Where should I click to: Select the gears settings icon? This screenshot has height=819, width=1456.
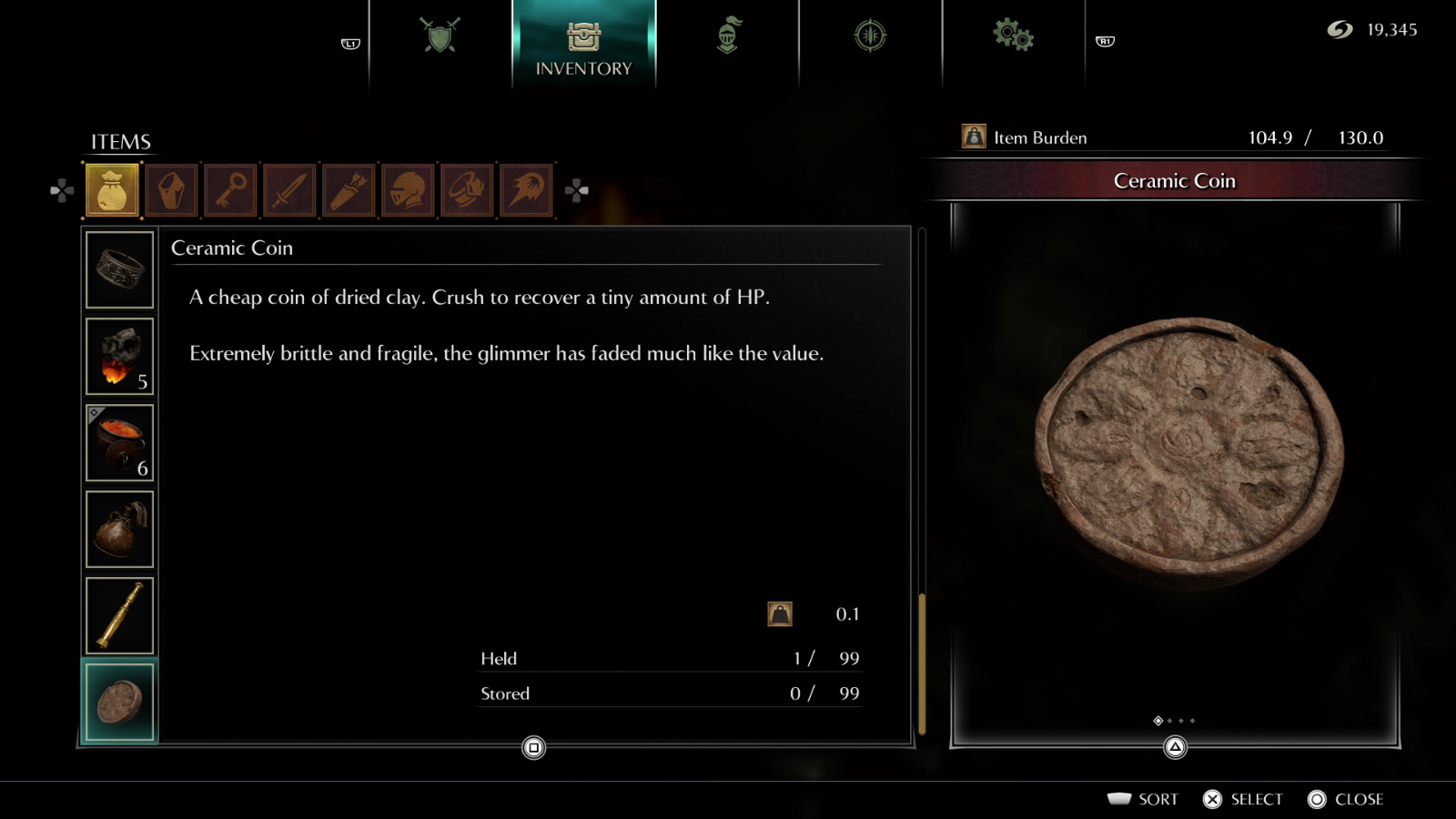tap(1013, 34)
